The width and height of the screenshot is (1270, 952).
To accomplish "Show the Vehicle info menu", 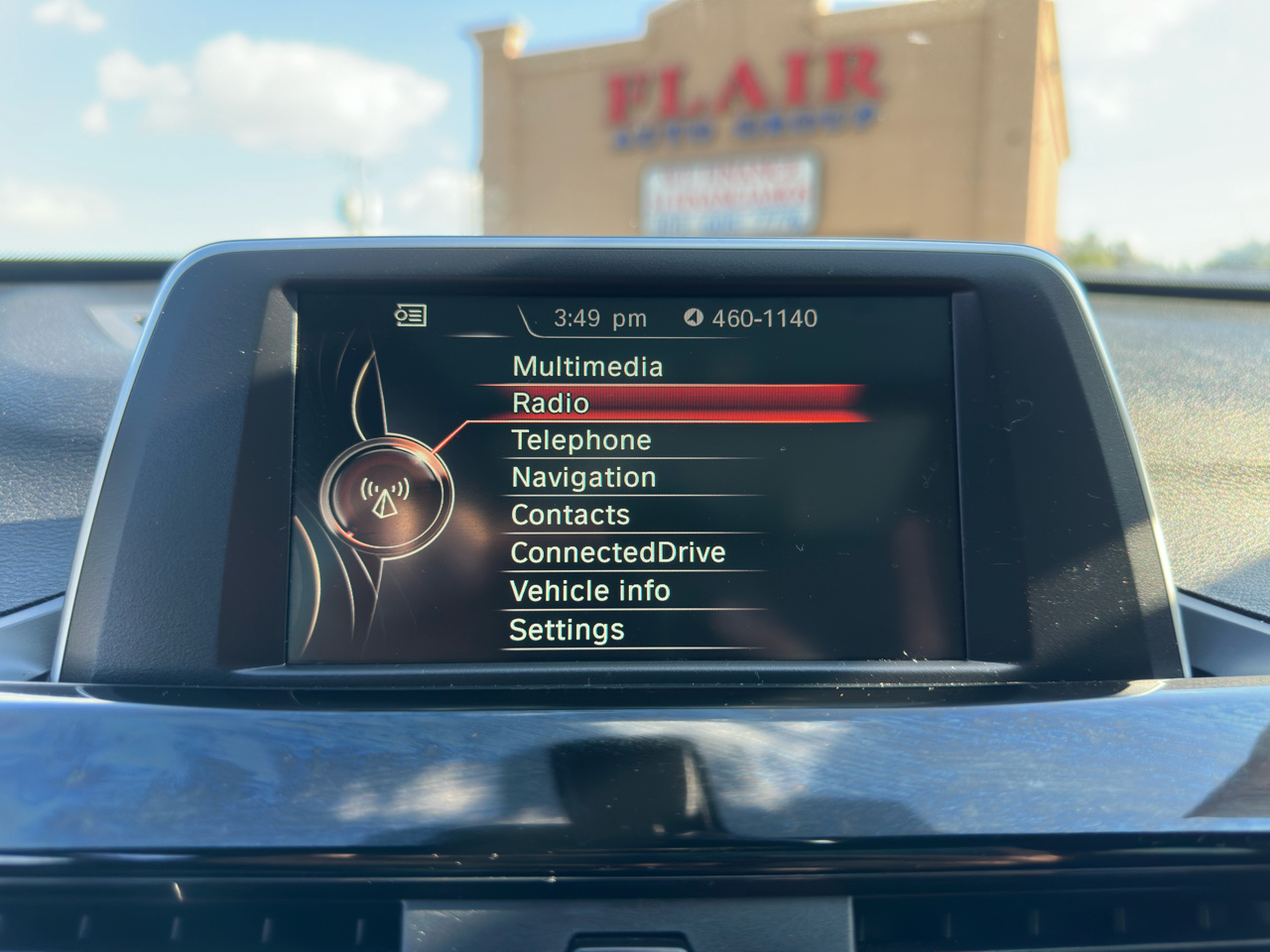I will (589, 591).
